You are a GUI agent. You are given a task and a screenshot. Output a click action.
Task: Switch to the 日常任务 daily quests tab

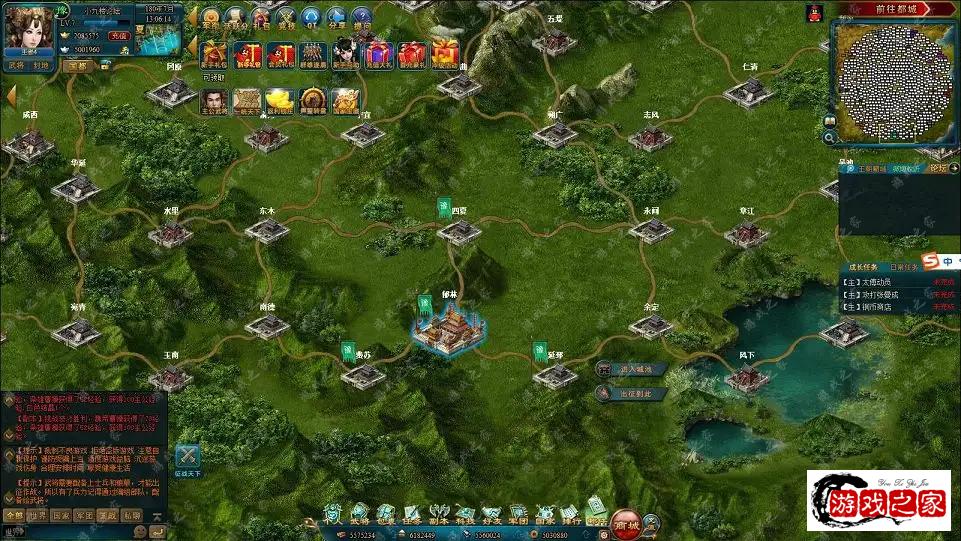click(906, 268)
